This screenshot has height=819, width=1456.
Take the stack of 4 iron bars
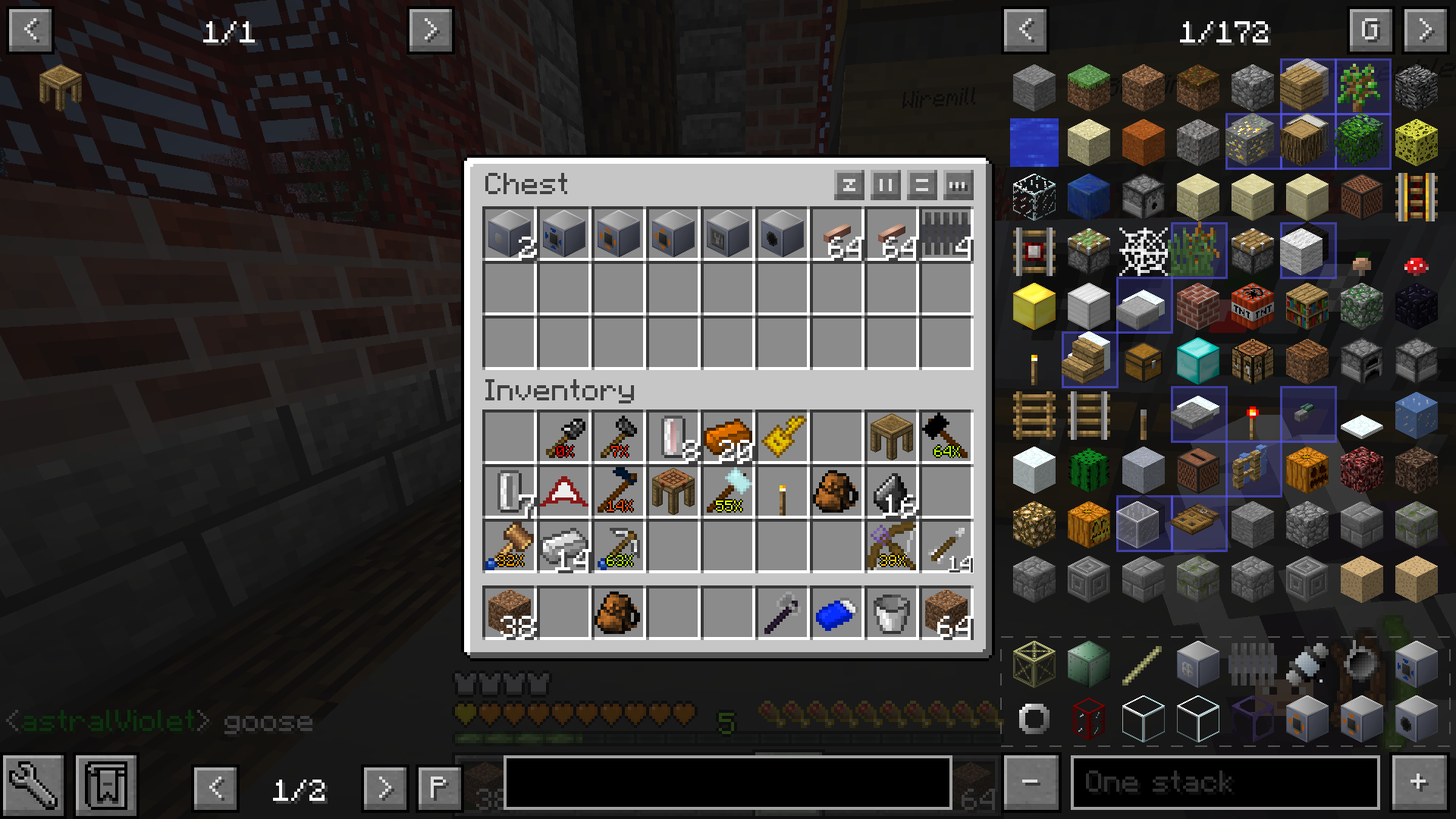click(x=946, y=234)
